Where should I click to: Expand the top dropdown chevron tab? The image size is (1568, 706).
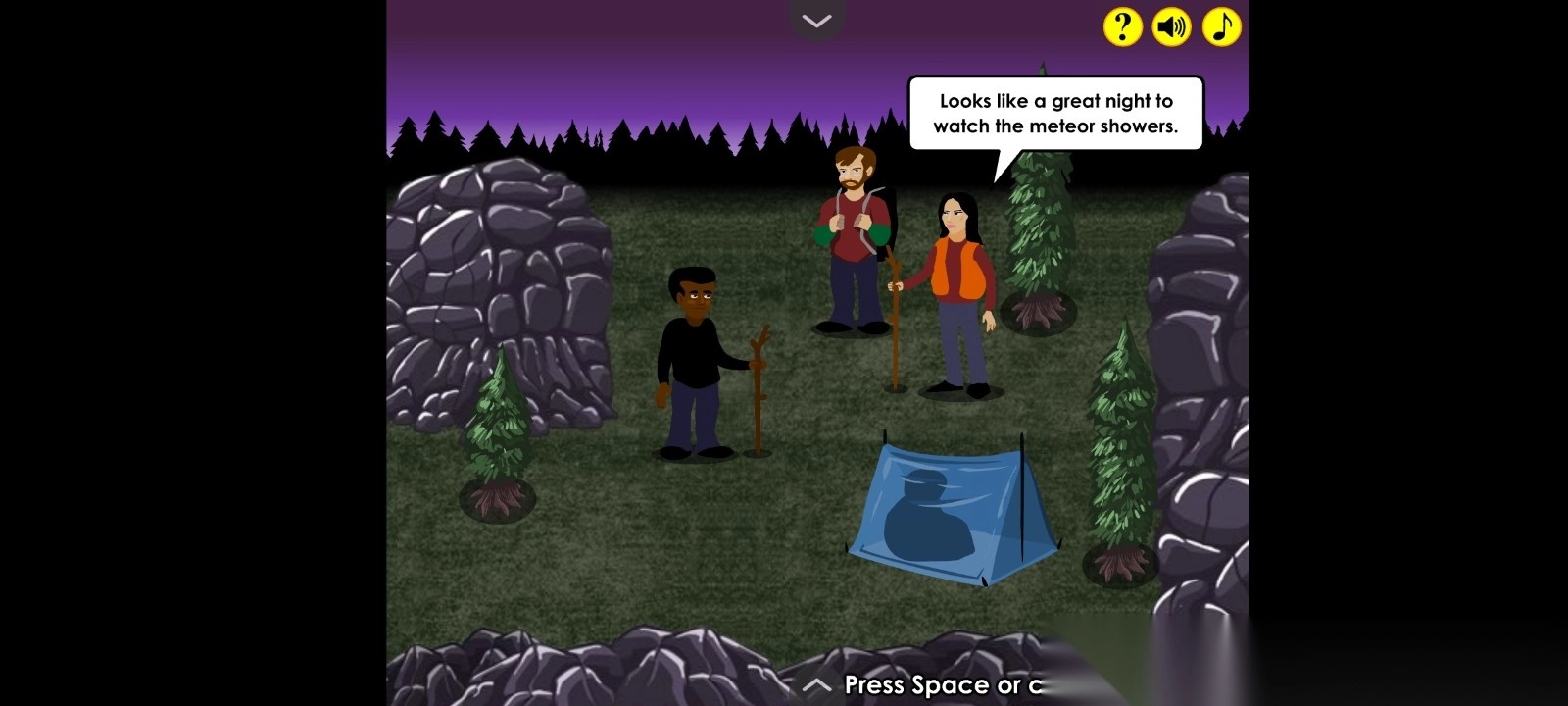(816, 21)
